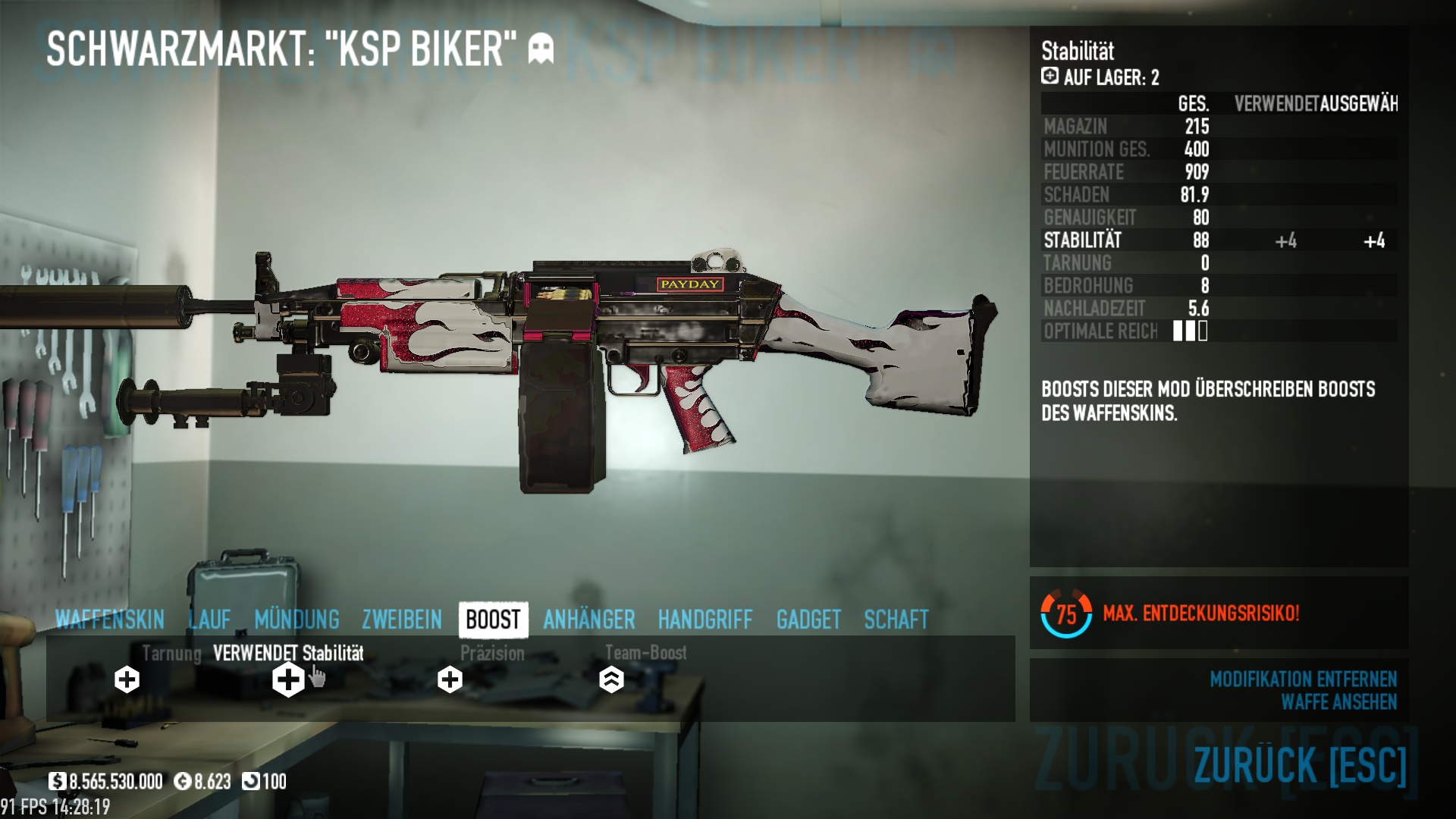Switch to the Handgriff category
The image size is (1456, 819).
pyautogui.click(x=705, y=620)
